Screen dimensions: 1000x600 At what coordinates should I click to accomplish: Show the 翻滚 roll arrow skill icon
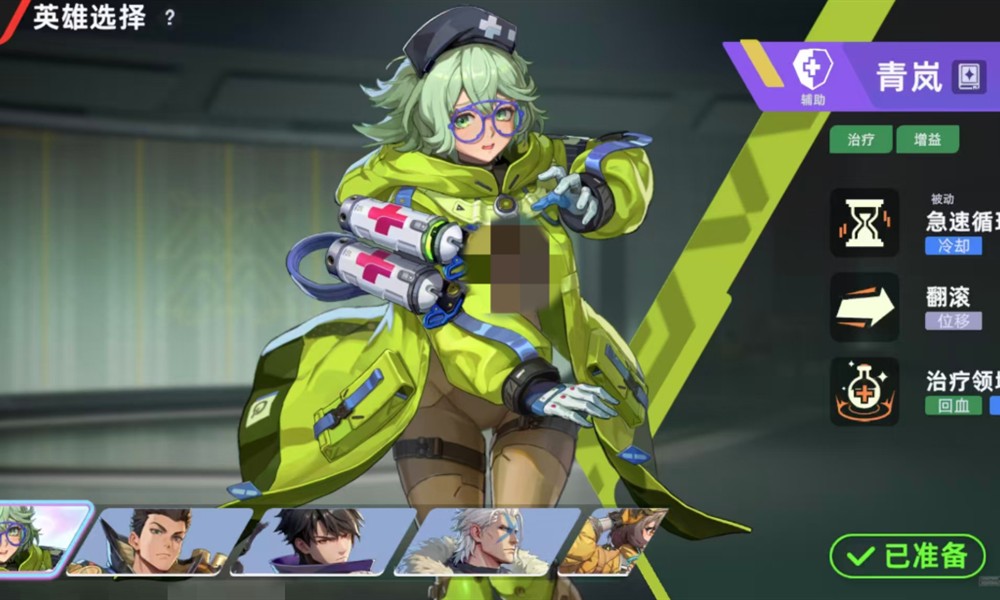(x=864, y=308)
